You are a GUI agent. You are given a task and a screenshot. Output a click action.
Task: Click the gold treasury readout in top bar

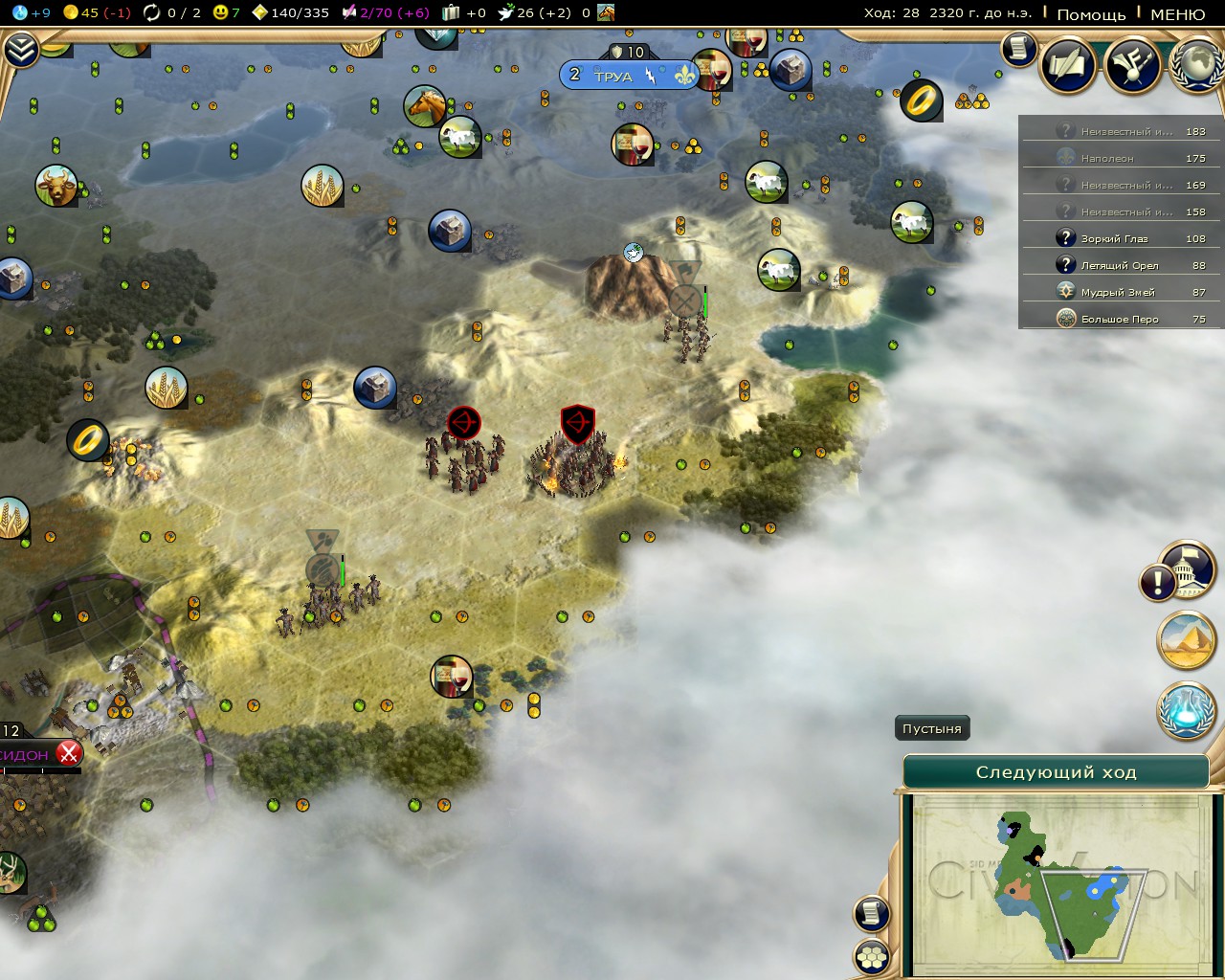click(x=96, y=12)
